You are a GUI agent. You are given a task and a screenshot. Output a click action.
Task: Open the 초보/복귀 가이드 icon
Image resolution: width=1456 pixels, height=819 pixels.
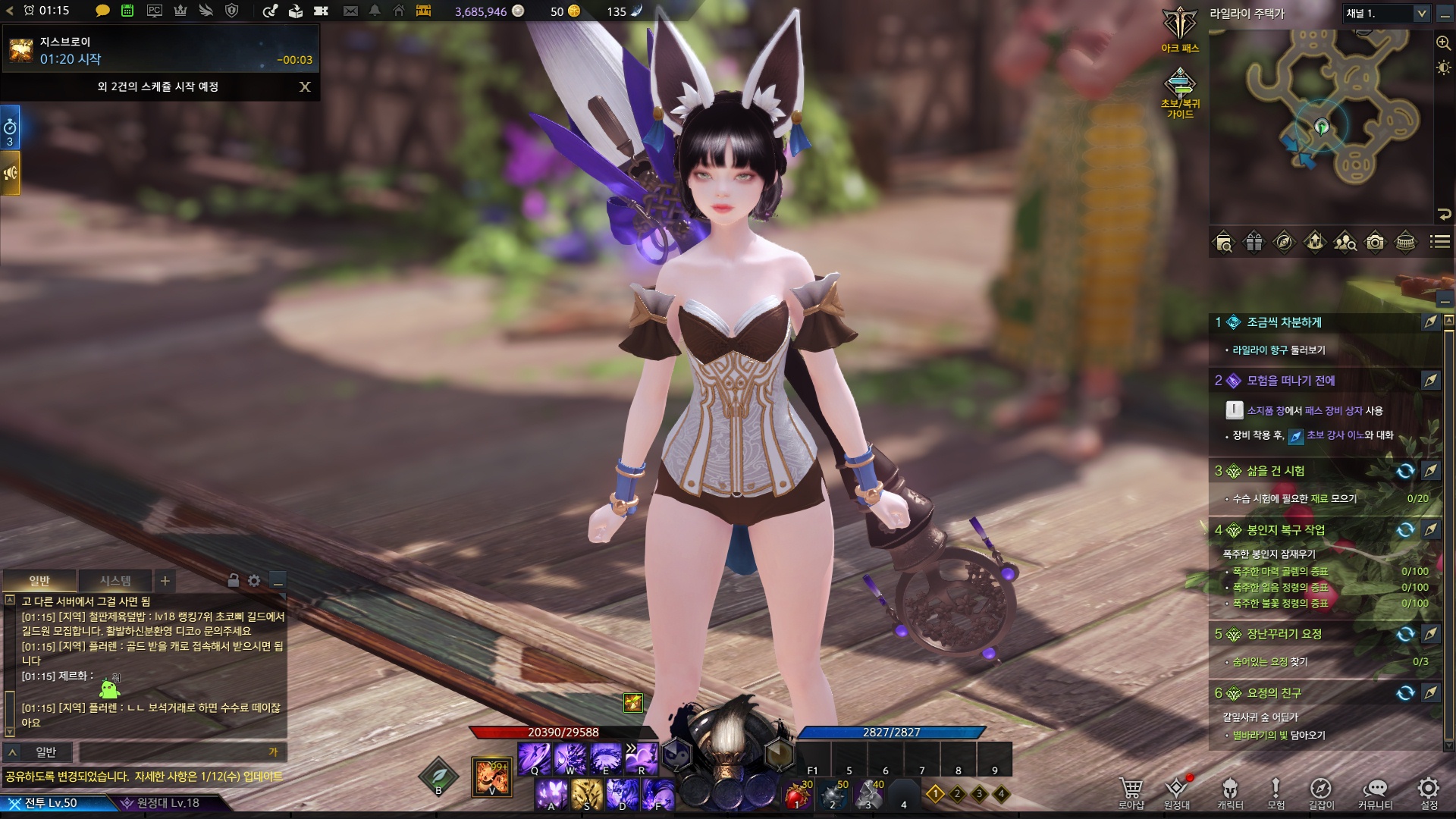coord(1180,93)
